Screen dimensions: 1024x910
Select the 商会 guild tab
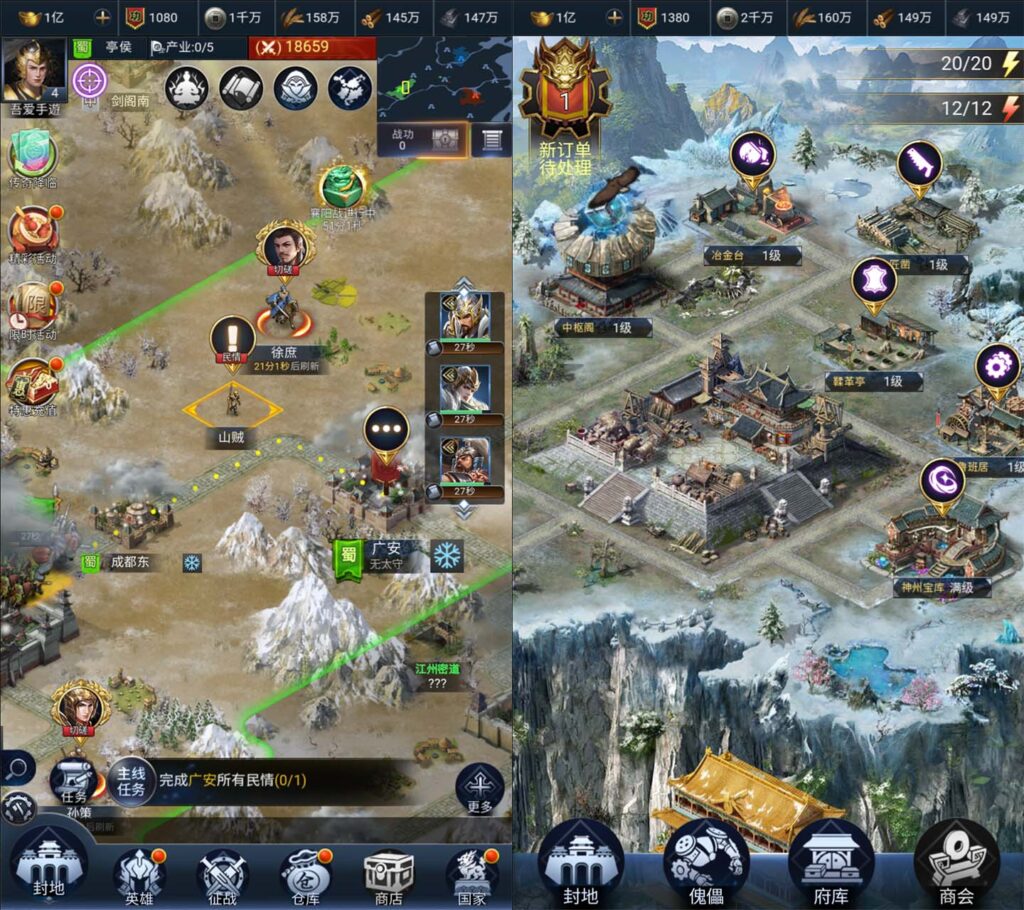957,862
